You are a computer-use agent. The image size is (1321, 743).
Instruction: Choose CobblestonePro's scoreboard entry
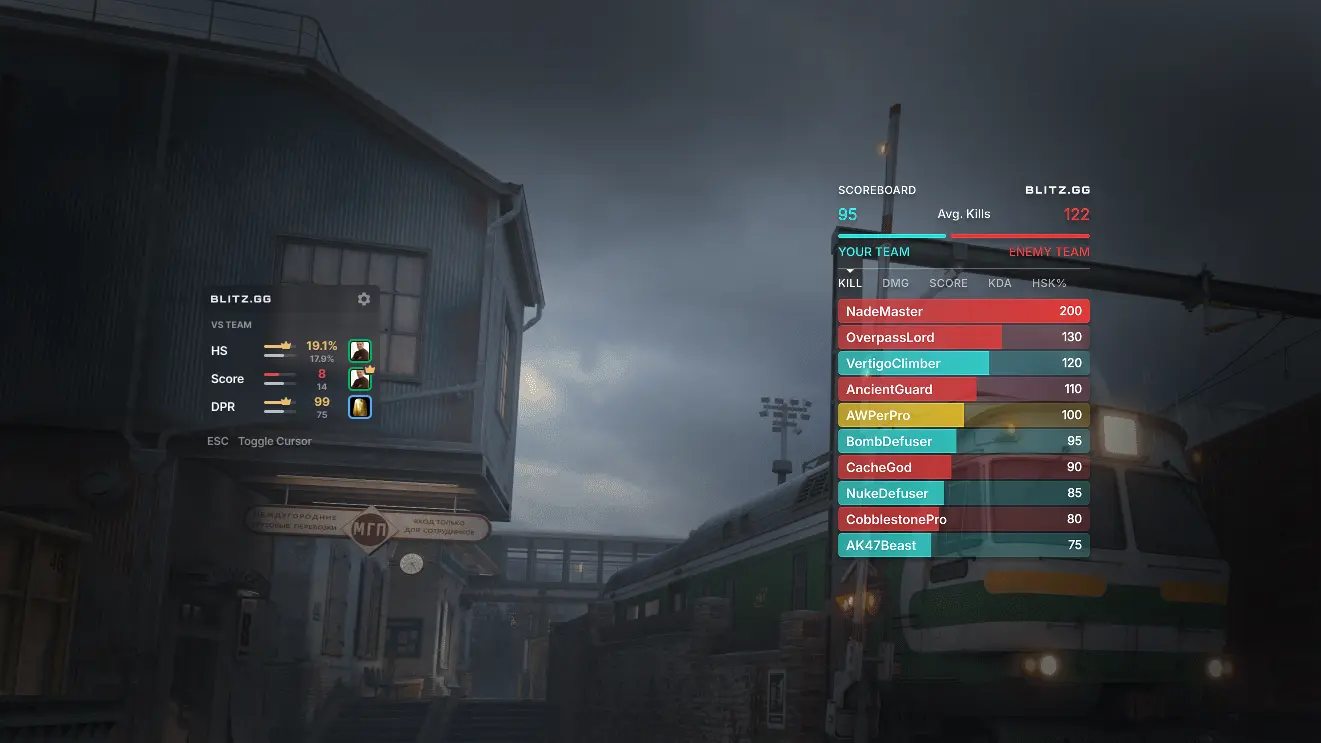pos(963,519)
